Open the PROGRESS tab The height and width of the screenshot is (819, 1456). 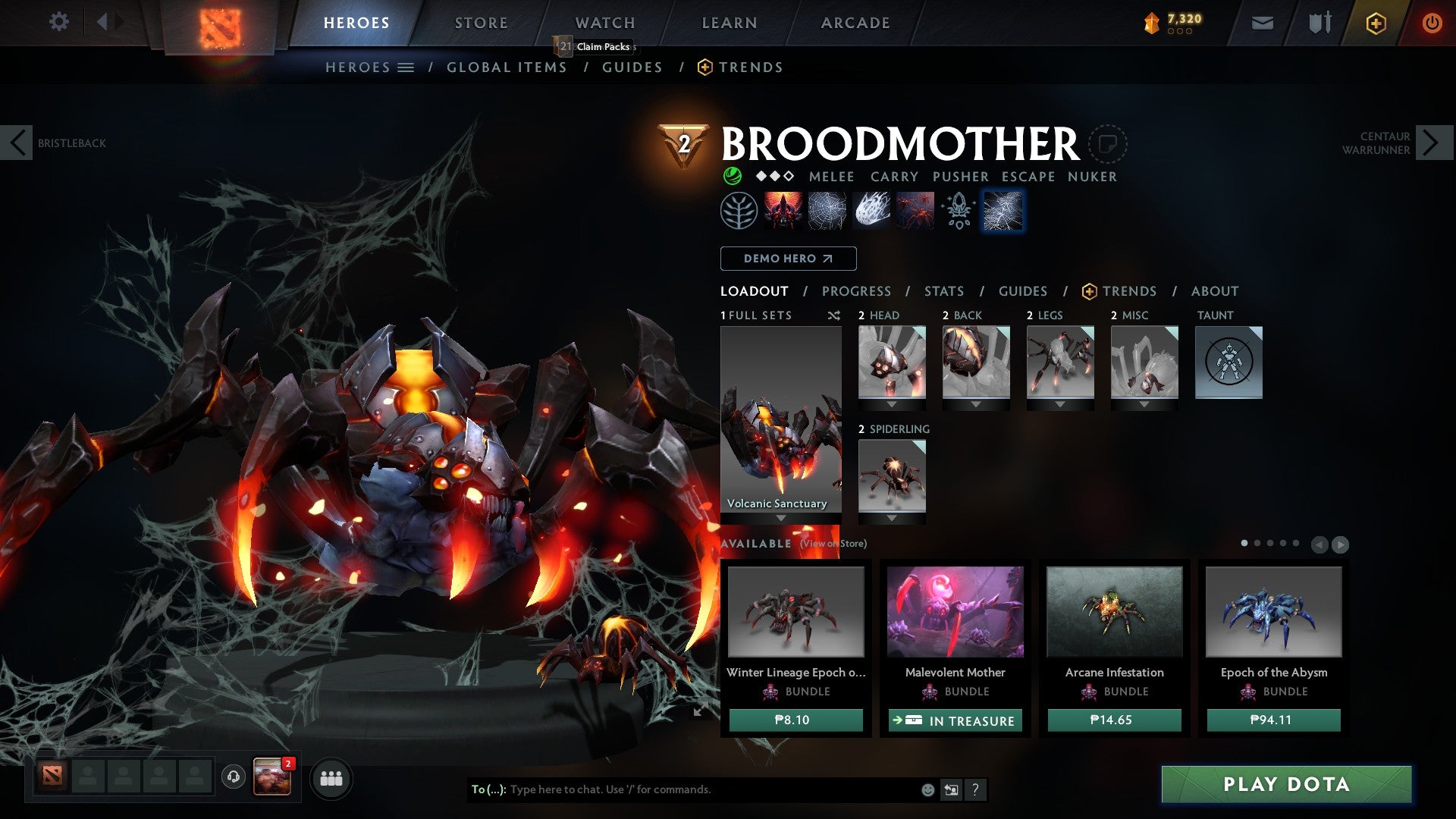point(856,291)
